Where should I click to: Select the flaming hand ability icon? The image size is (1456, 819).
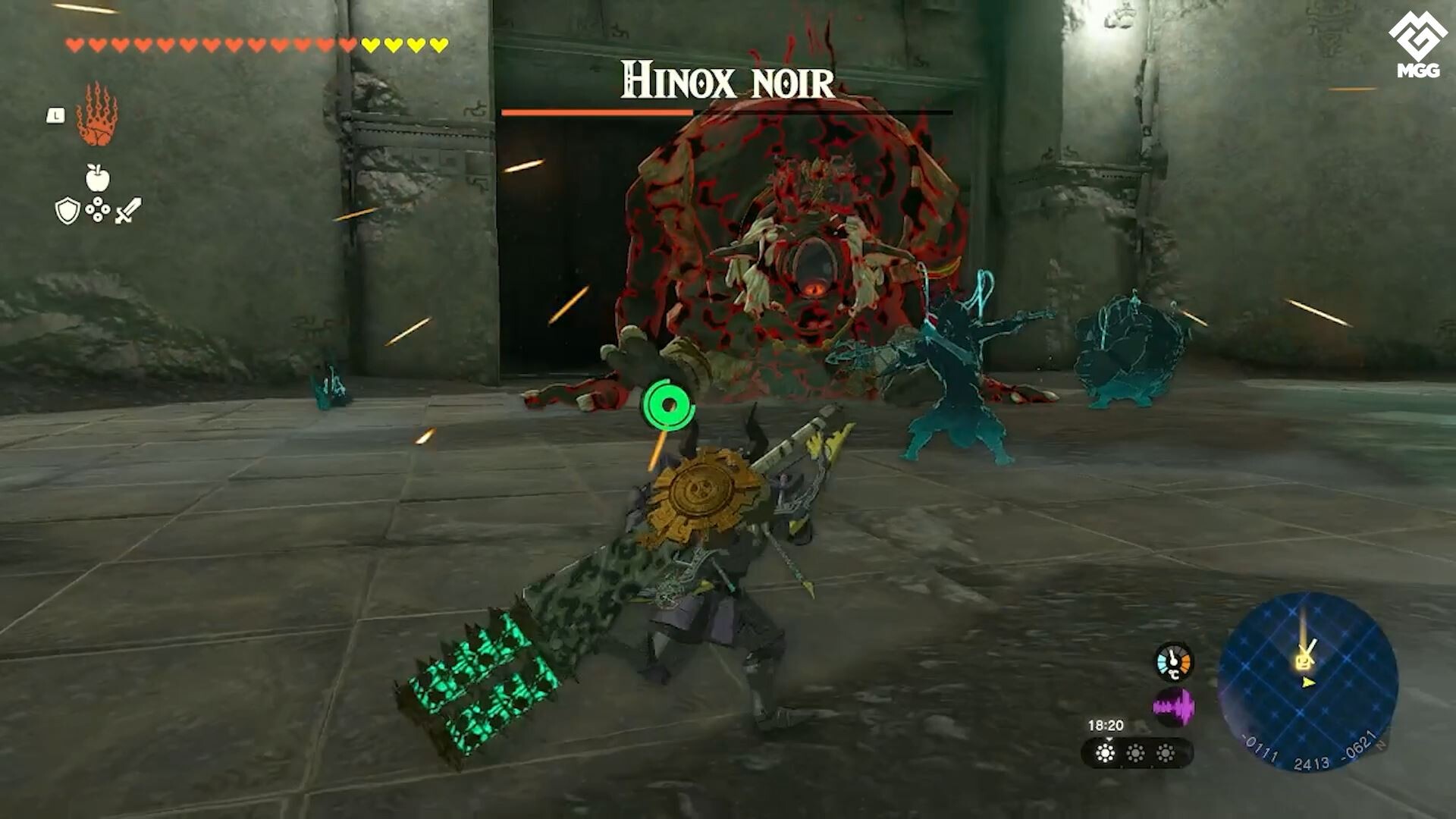coord(96,113)
